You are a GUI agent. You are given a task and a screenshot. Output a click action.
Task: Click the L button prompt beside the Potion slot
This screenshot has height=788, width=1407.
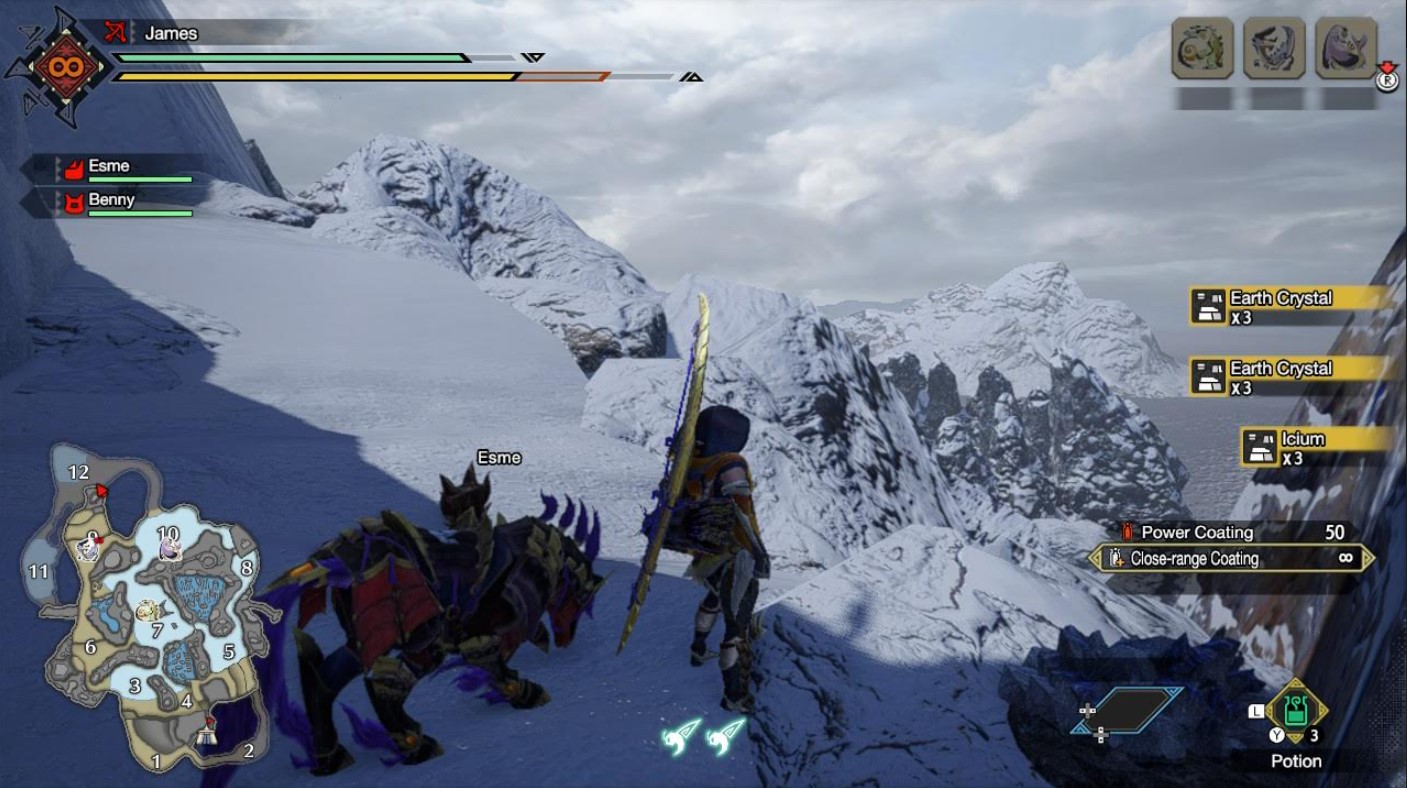(x=1256, y=709)
